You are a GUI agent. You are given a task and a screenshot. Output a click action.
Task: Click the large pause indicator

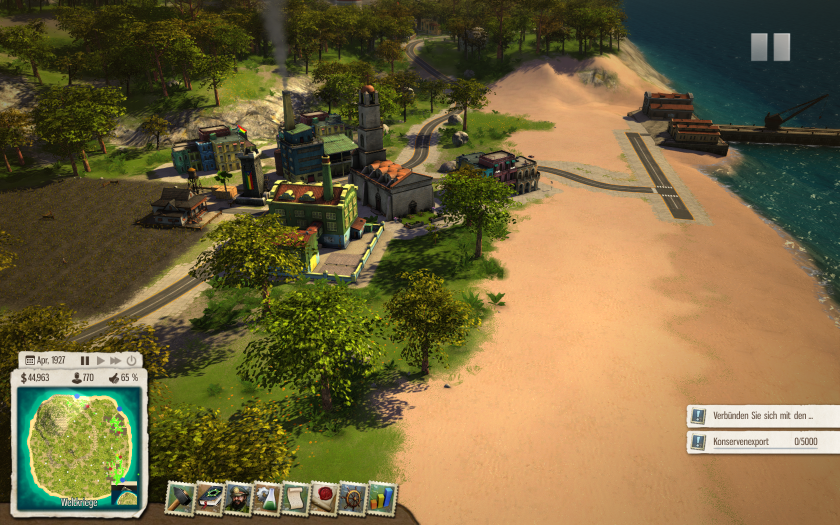pyautogui.click(x=770, y=47)
